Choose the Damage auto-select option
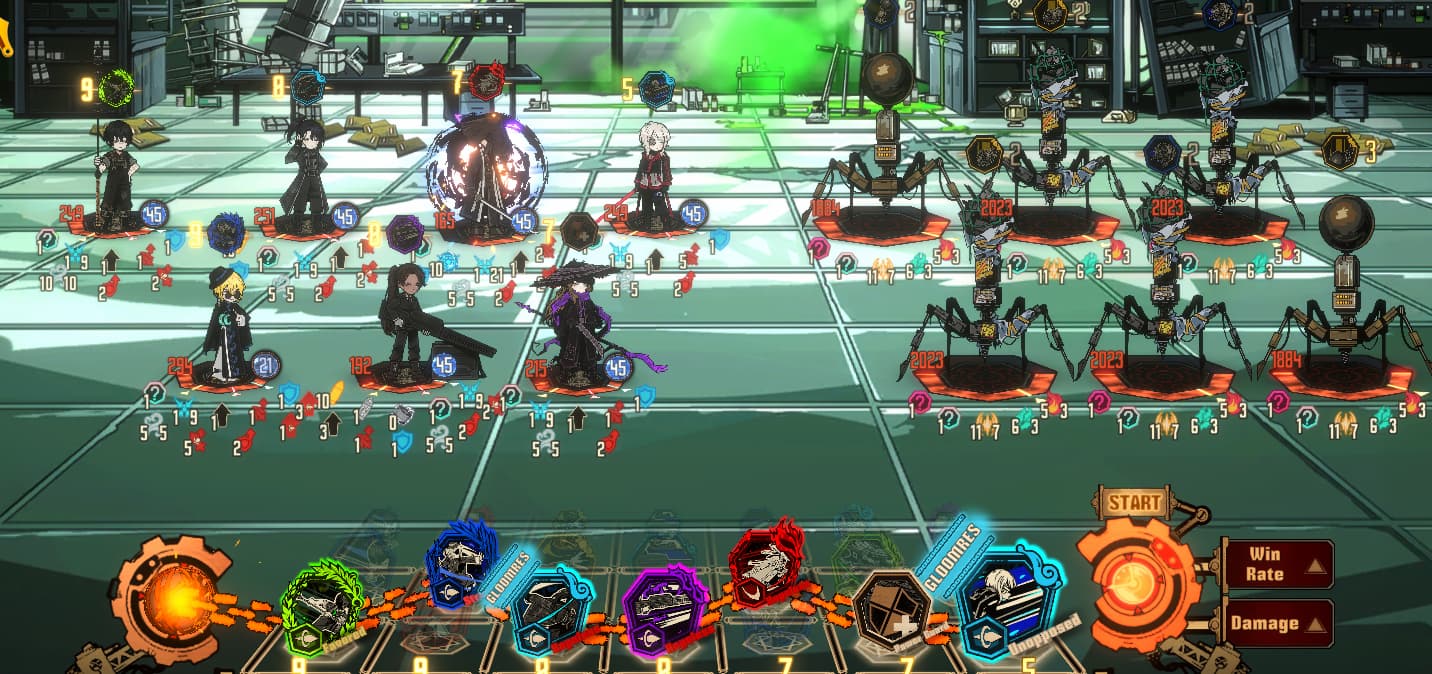The image size is (1432, 674). [x=1278, y=623]
